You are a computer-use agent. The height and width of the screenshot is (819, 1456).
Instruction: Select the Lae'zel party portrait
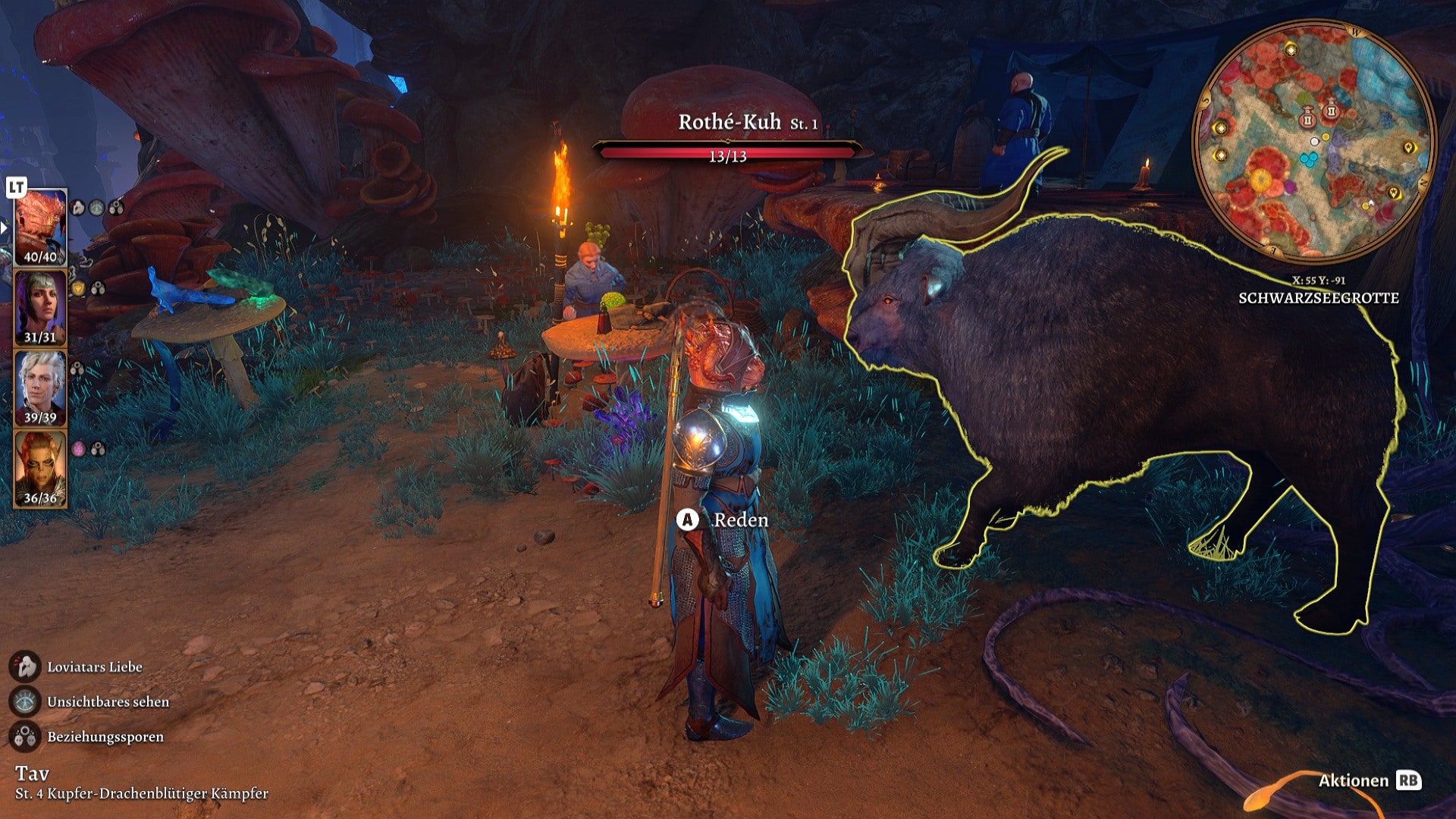pyautogui.click(x=40, y=469)
